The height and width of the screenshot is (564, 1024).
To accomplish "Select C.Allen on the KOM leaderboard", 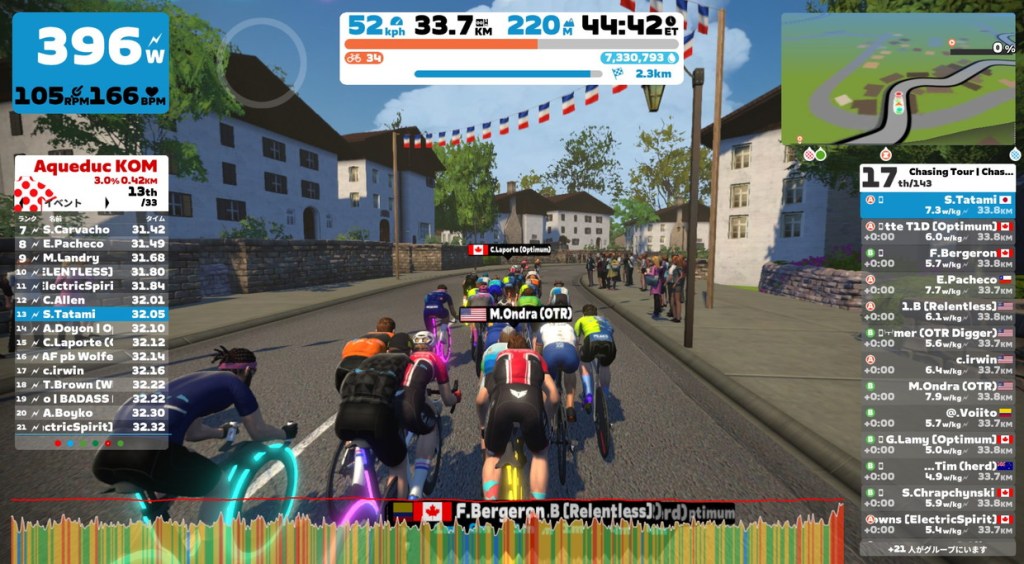I will point(91,300).
